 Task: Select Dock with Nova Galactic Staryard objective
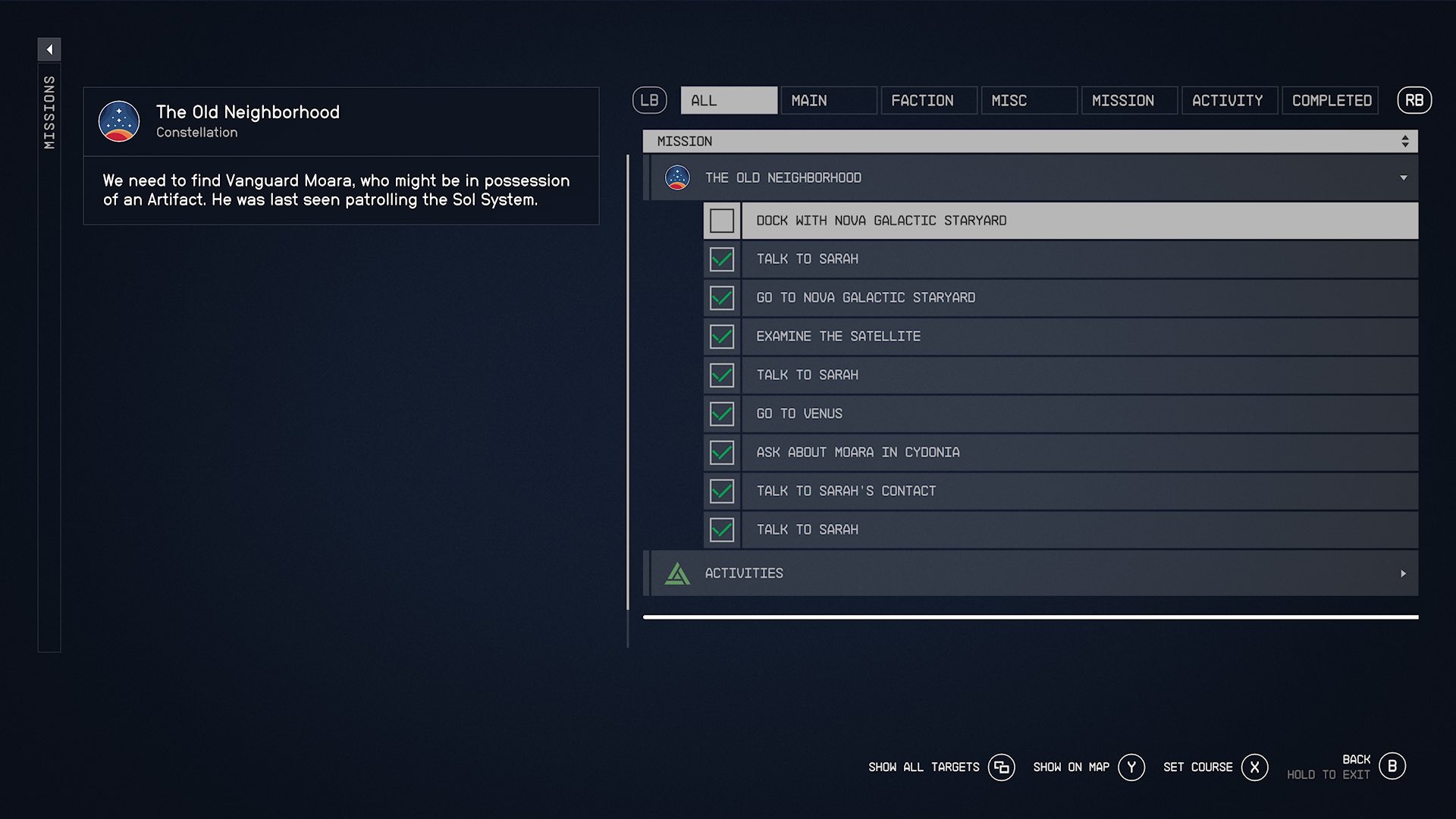1062,221
